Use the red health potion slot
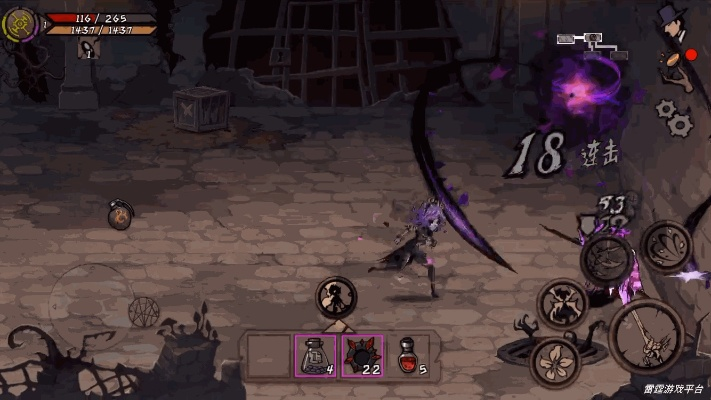The image size is (711, 400). (x=408, y=356)
